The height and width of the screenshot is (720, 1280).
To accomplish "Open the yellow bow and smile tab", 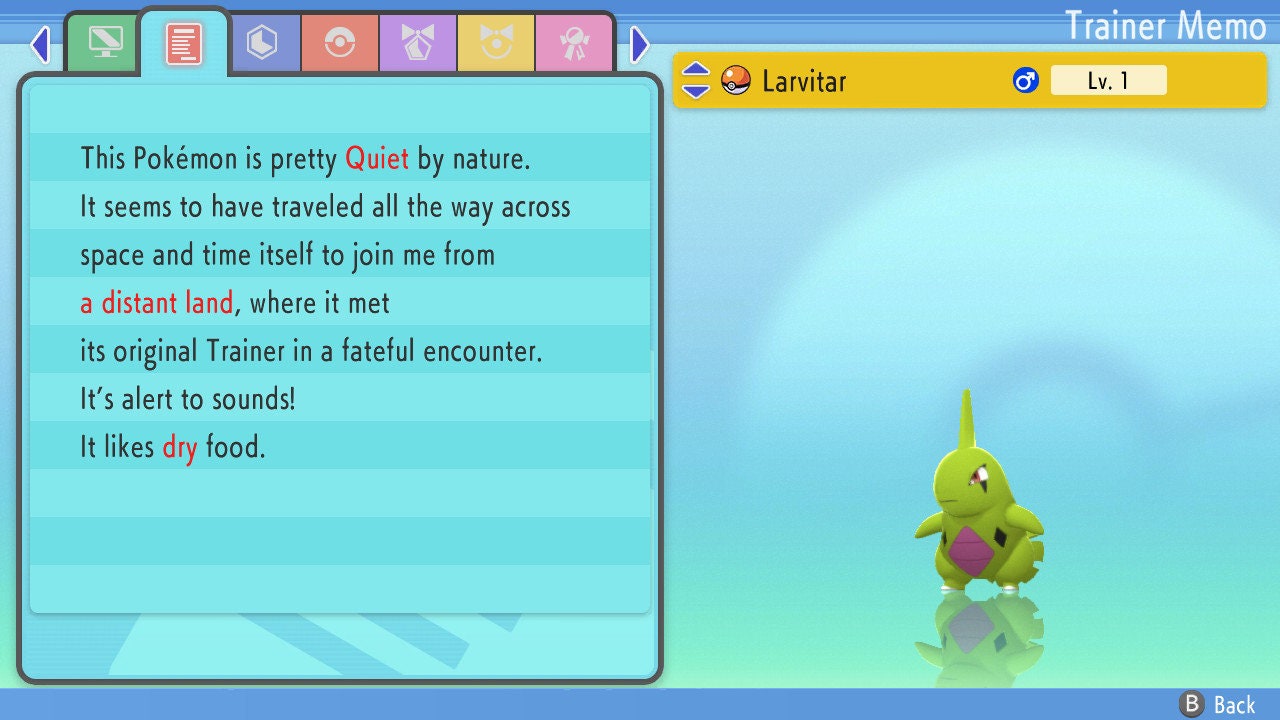I will [x=495, y=43].
